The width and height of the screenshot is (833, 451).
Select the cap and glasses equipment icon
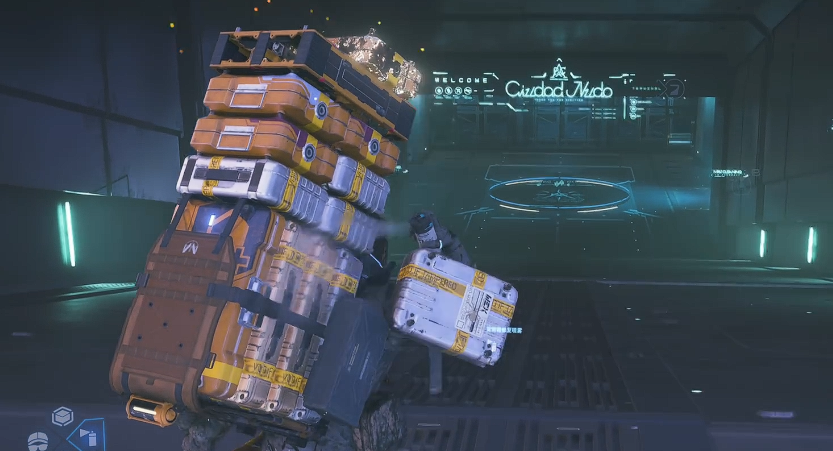click(x=38, y=441)
